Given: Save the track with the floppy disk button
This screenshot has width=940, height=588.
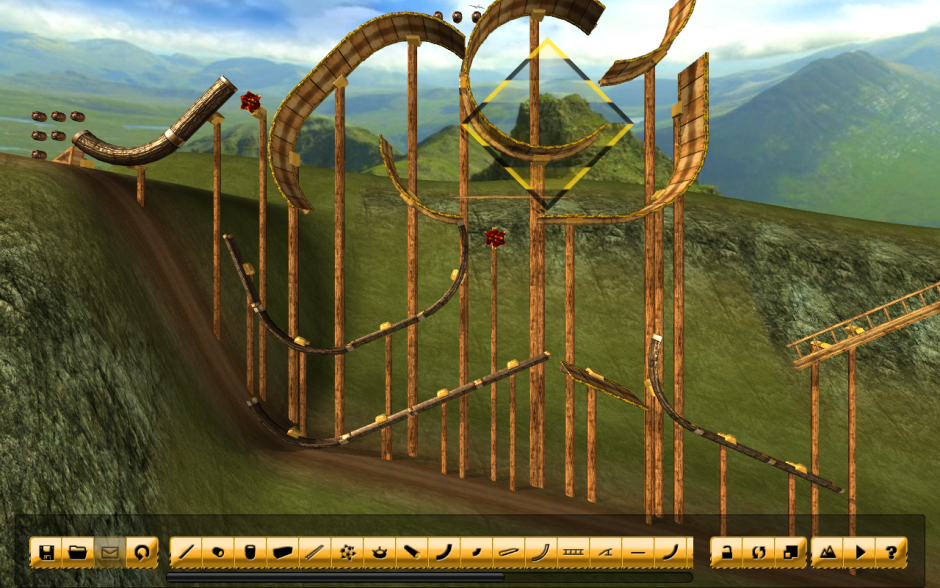Looking at the screenshot, I should (45, 551).
